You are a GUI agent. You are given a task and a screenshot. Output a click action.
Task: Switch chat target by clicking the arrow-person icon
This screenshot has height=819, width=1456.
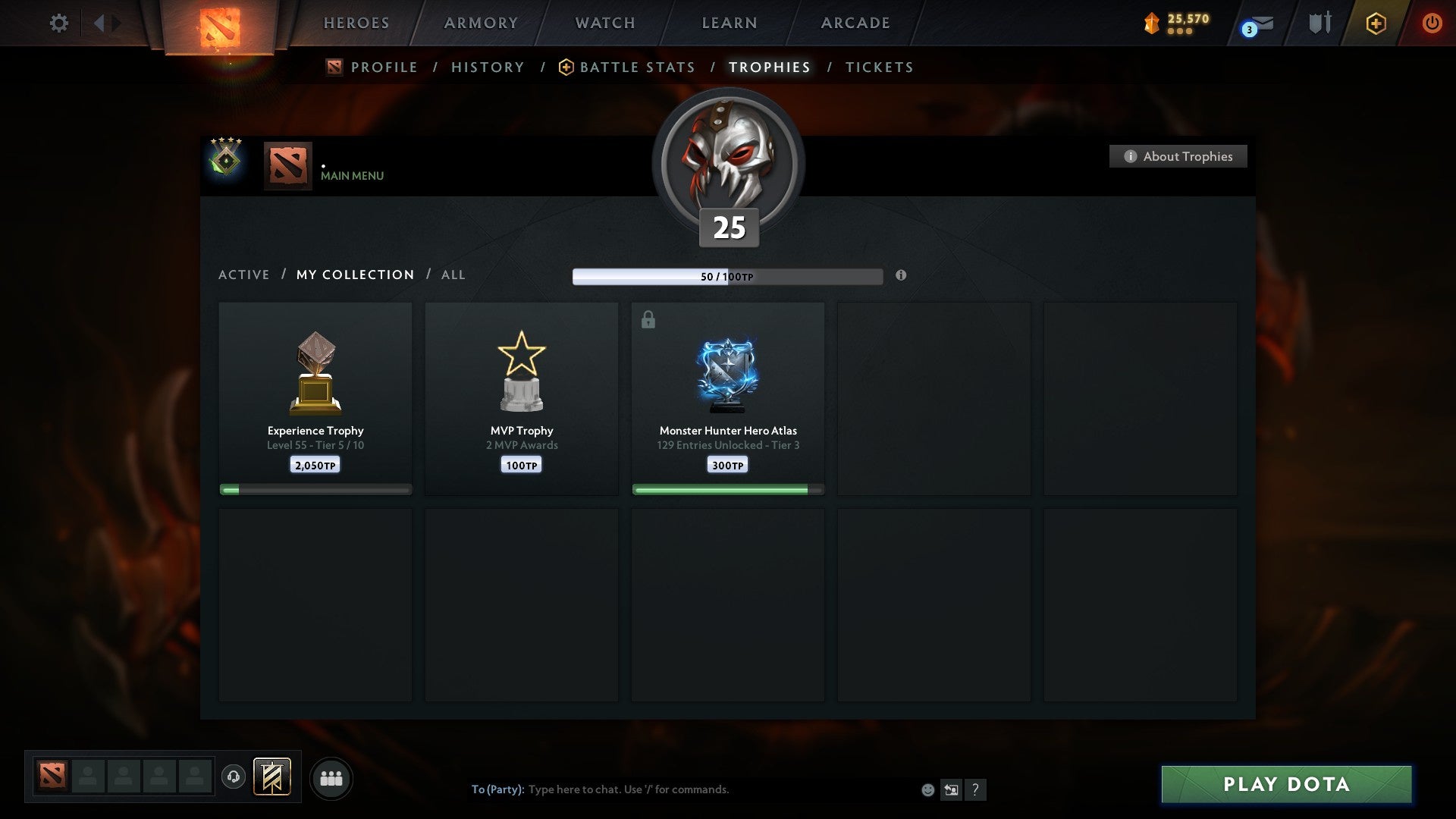point(952,789)
